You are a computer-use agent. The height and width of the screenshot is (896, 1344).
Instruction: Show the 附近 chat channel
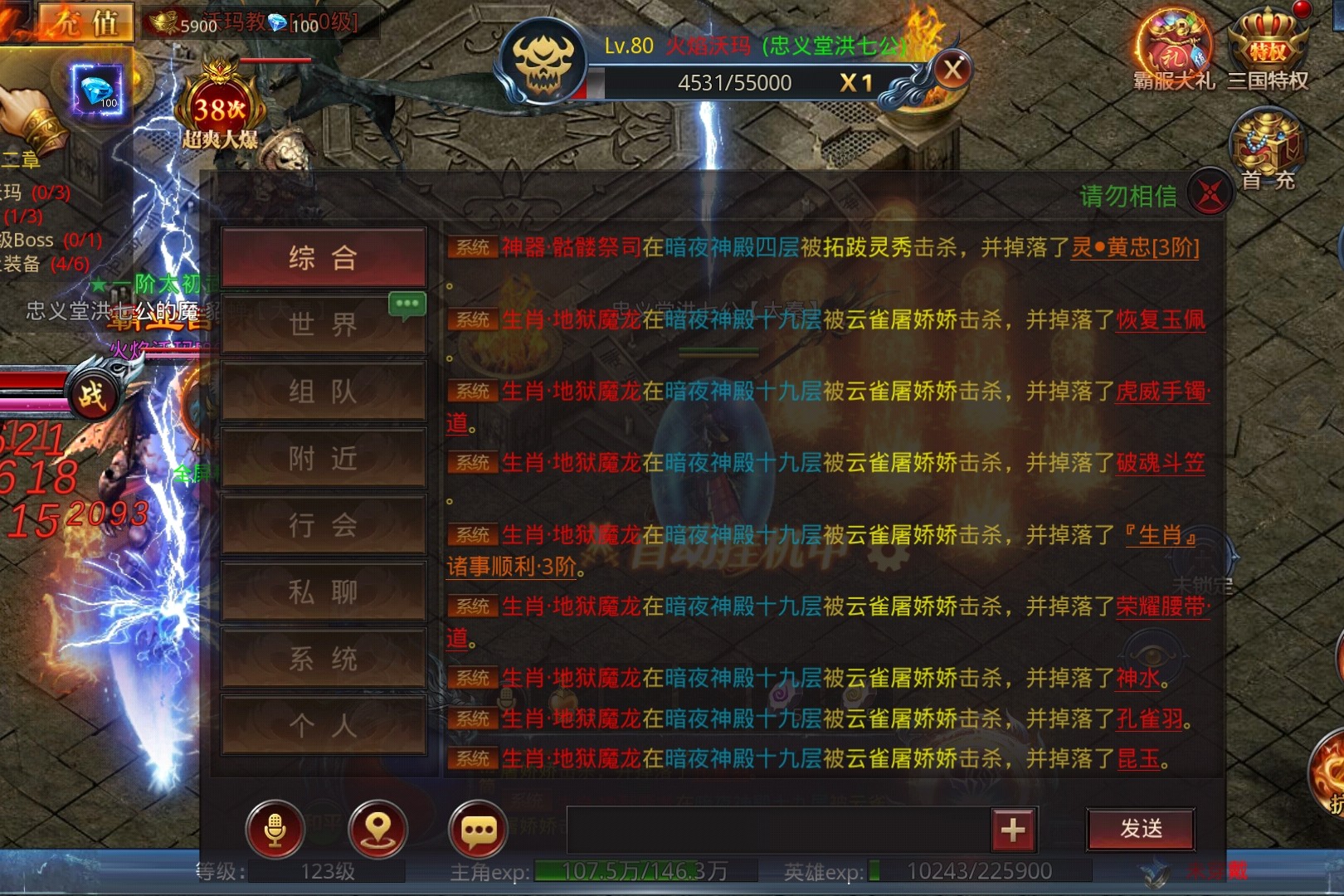click(x=324, y=458)
